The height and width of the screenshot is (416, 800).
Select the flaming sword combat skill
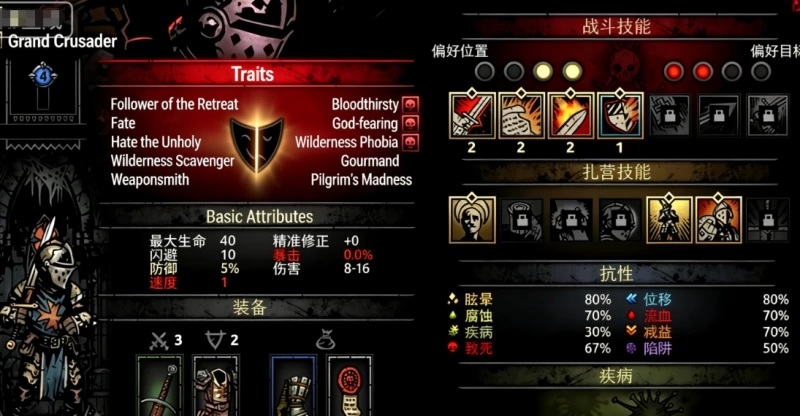click(571, 115)
